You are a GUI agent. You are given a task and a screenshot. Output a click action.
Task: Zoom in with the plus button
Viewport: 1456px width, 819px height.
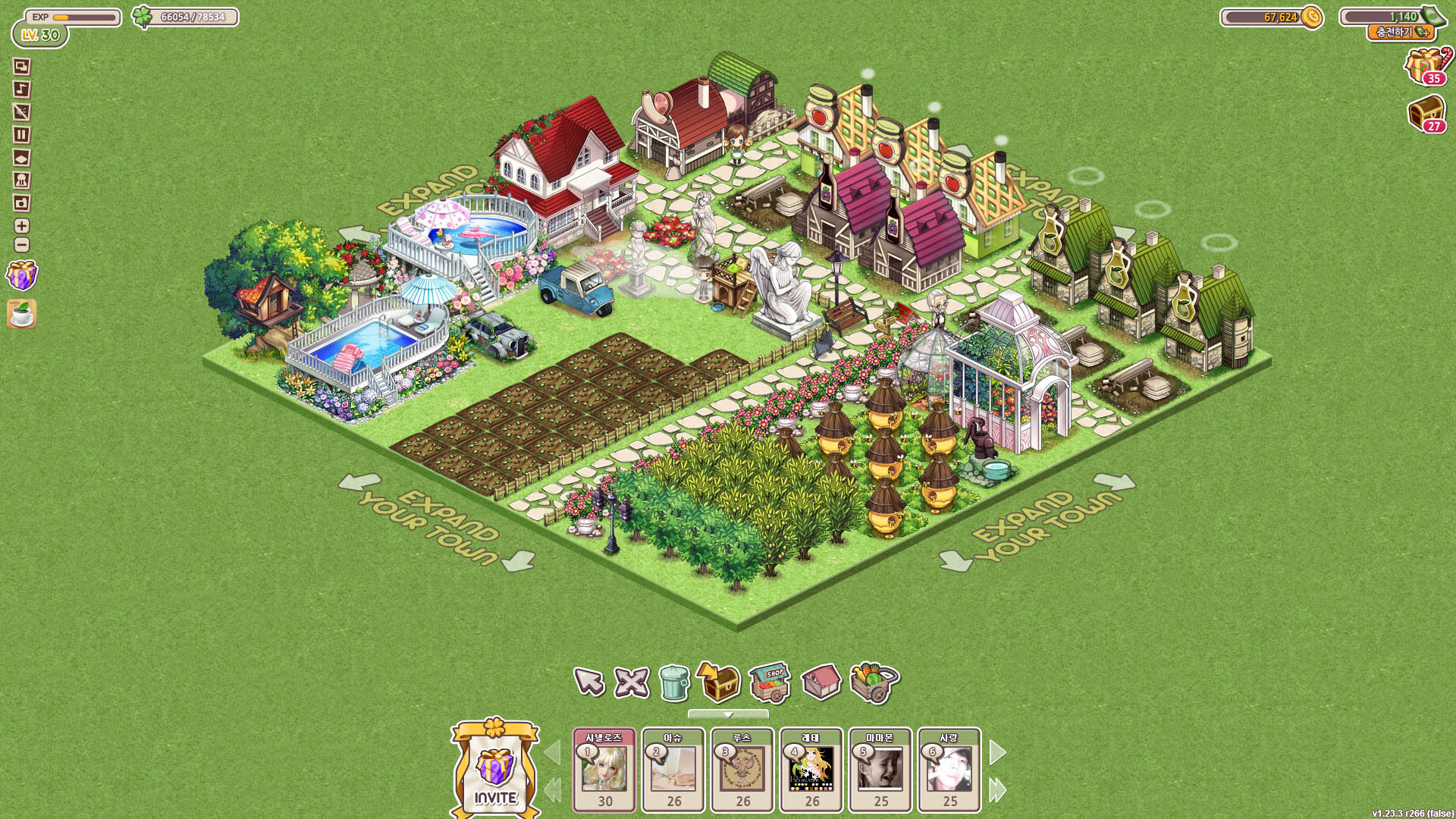point(22,226)
